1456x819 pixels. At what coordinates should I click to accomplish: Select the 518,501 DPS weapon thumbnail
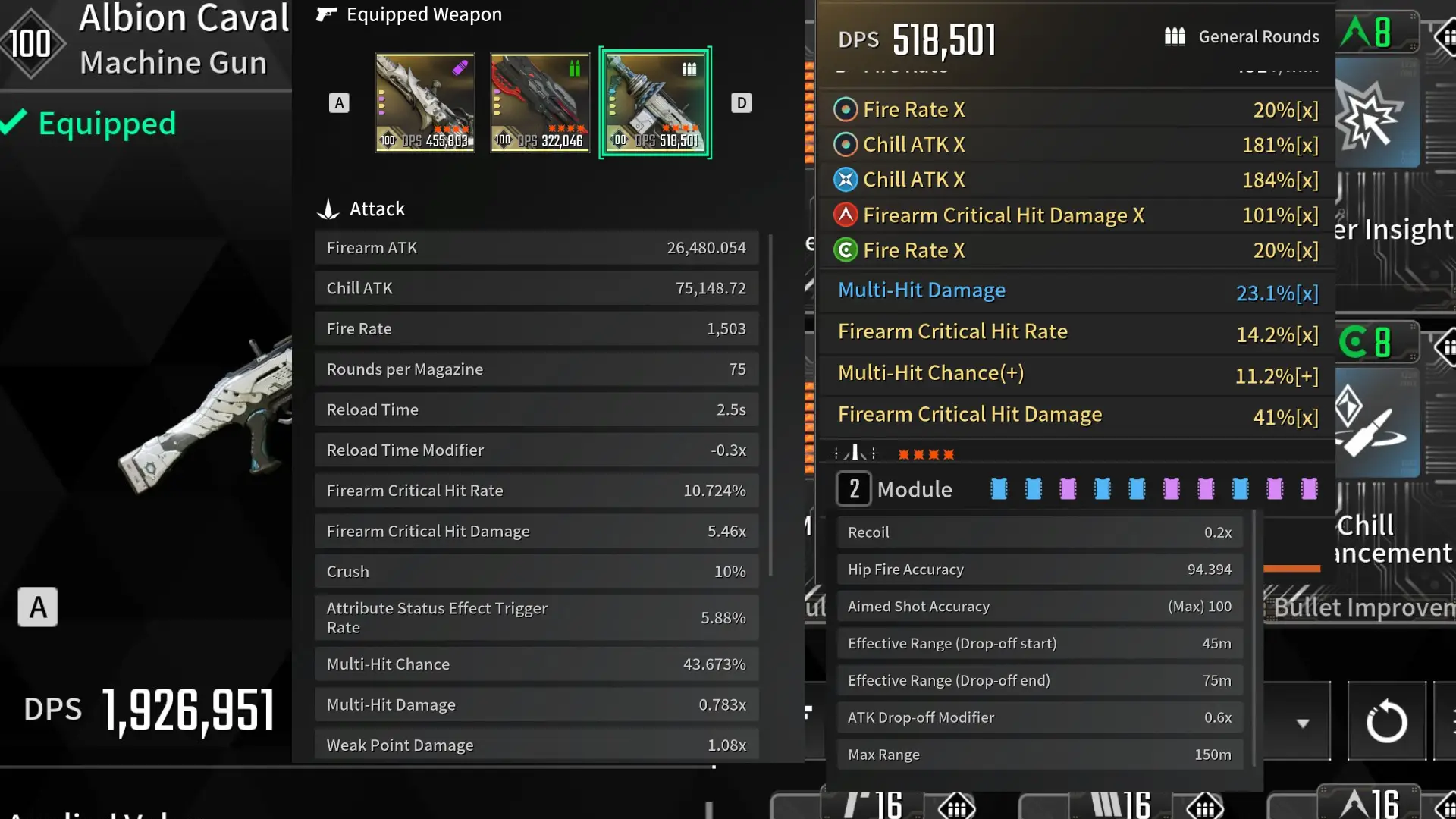point(655,102)
